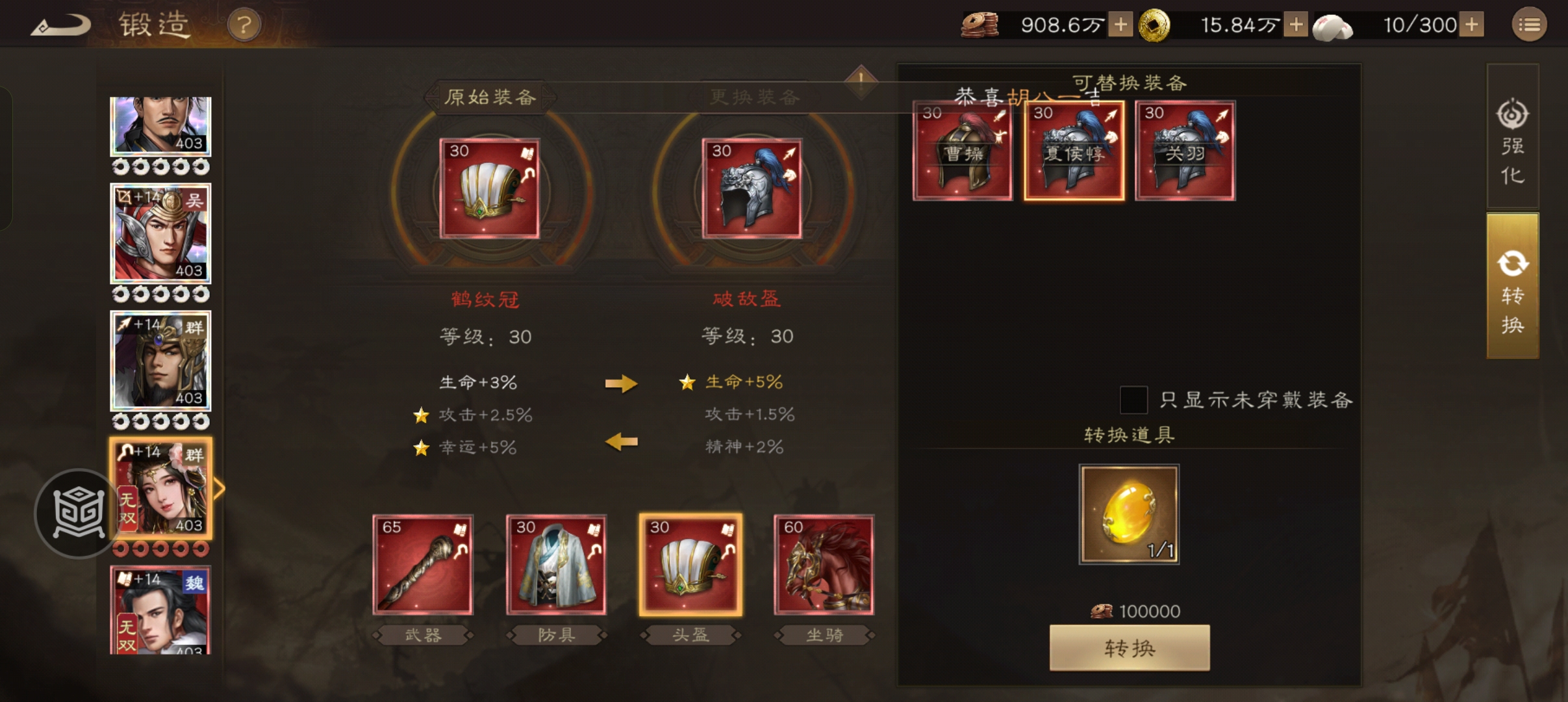Viewport: 1568px width, 702px height.
Task: Select 曹操's replaceable helmet
Action: tap(962, 151)
